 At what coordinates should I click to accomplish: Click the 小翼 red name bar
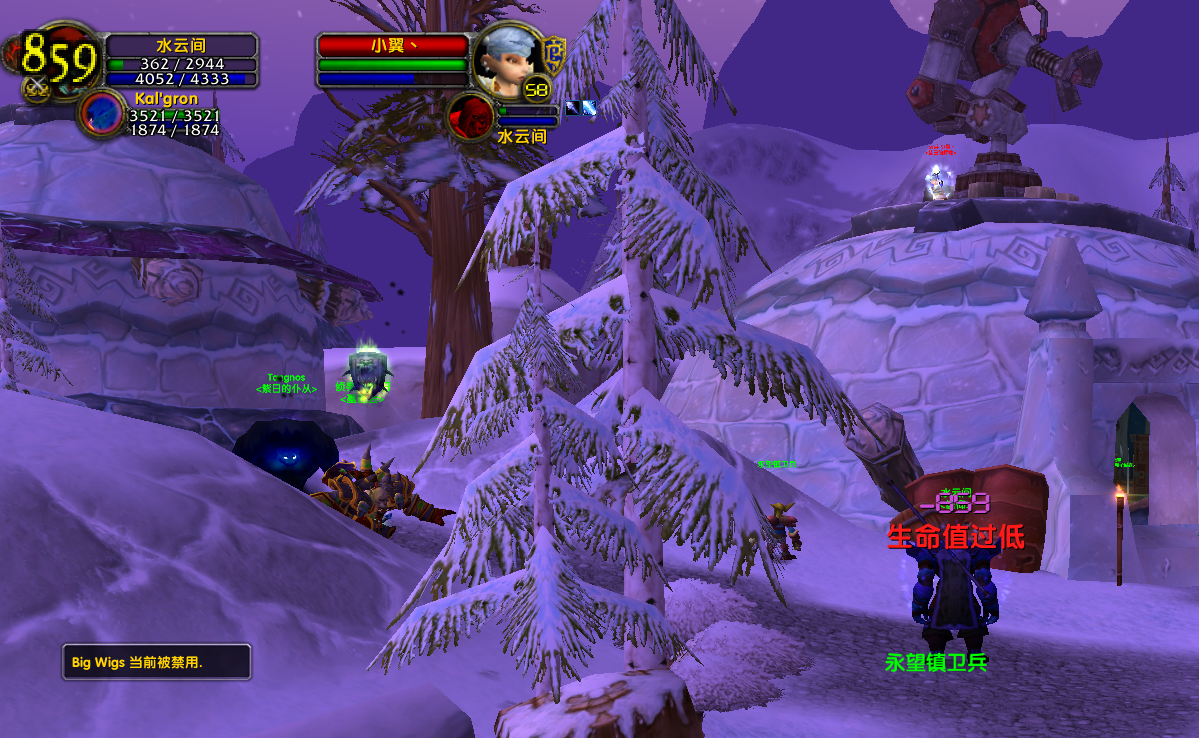393,46
